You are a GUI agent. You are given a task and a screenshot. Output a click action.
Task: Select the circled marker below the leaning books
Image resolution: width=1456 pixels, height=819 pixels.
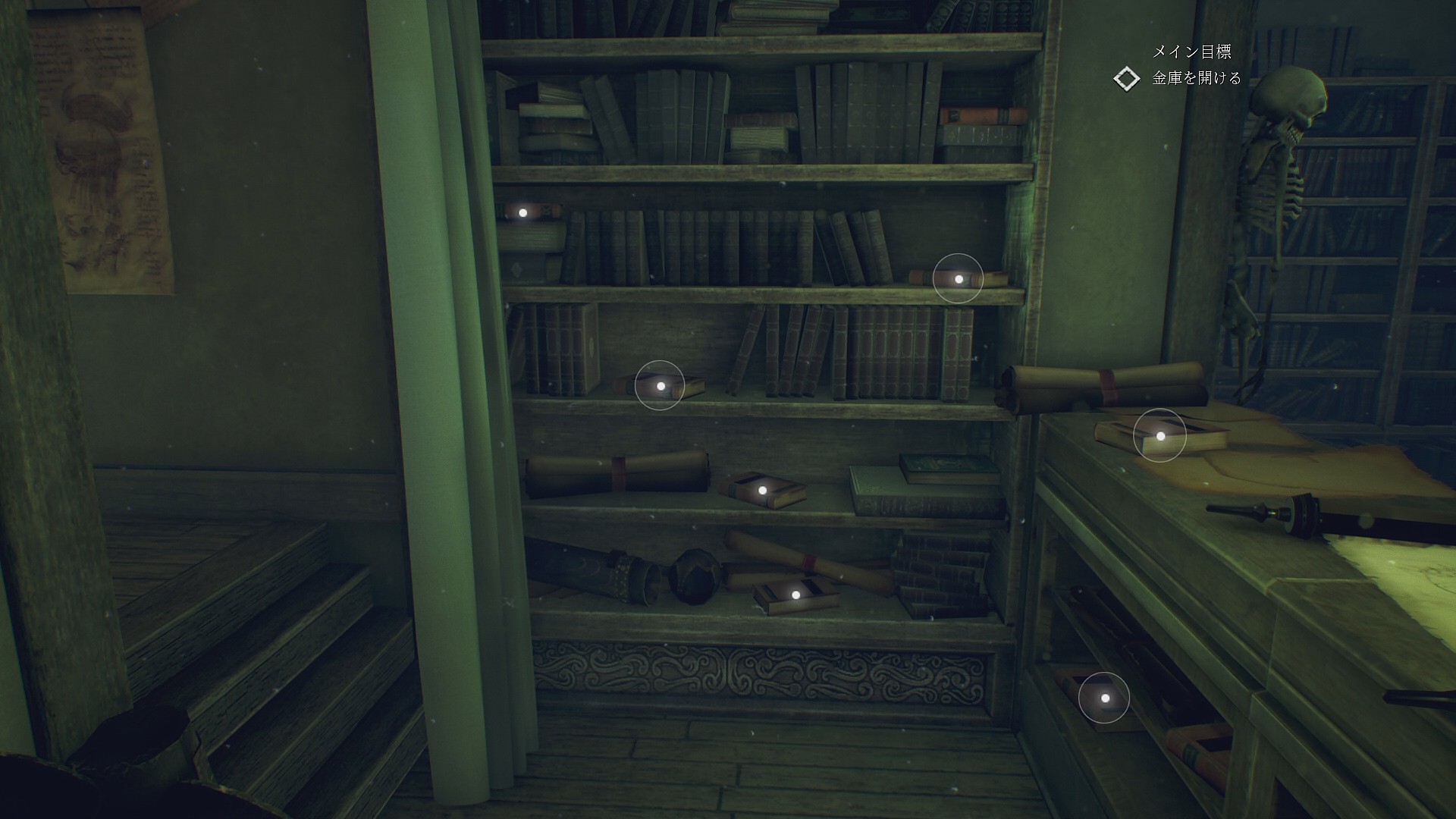pos(660,386)
